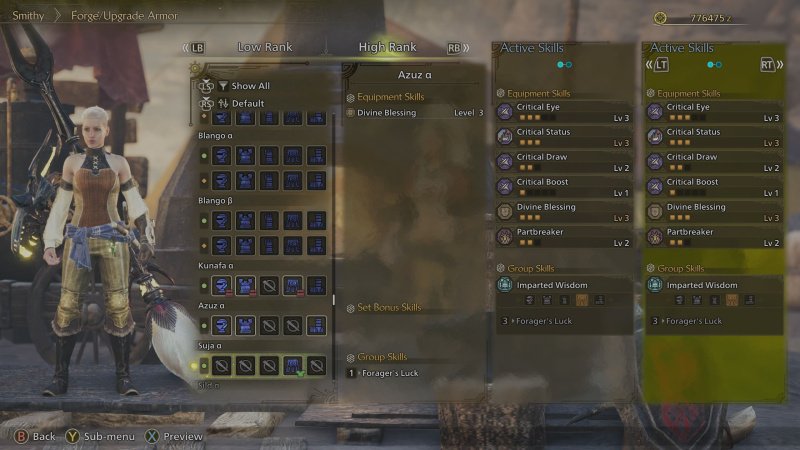This screenshot has width=800, height=450.
Task: Select the Suja α waist armor piece
Action: 293,365
